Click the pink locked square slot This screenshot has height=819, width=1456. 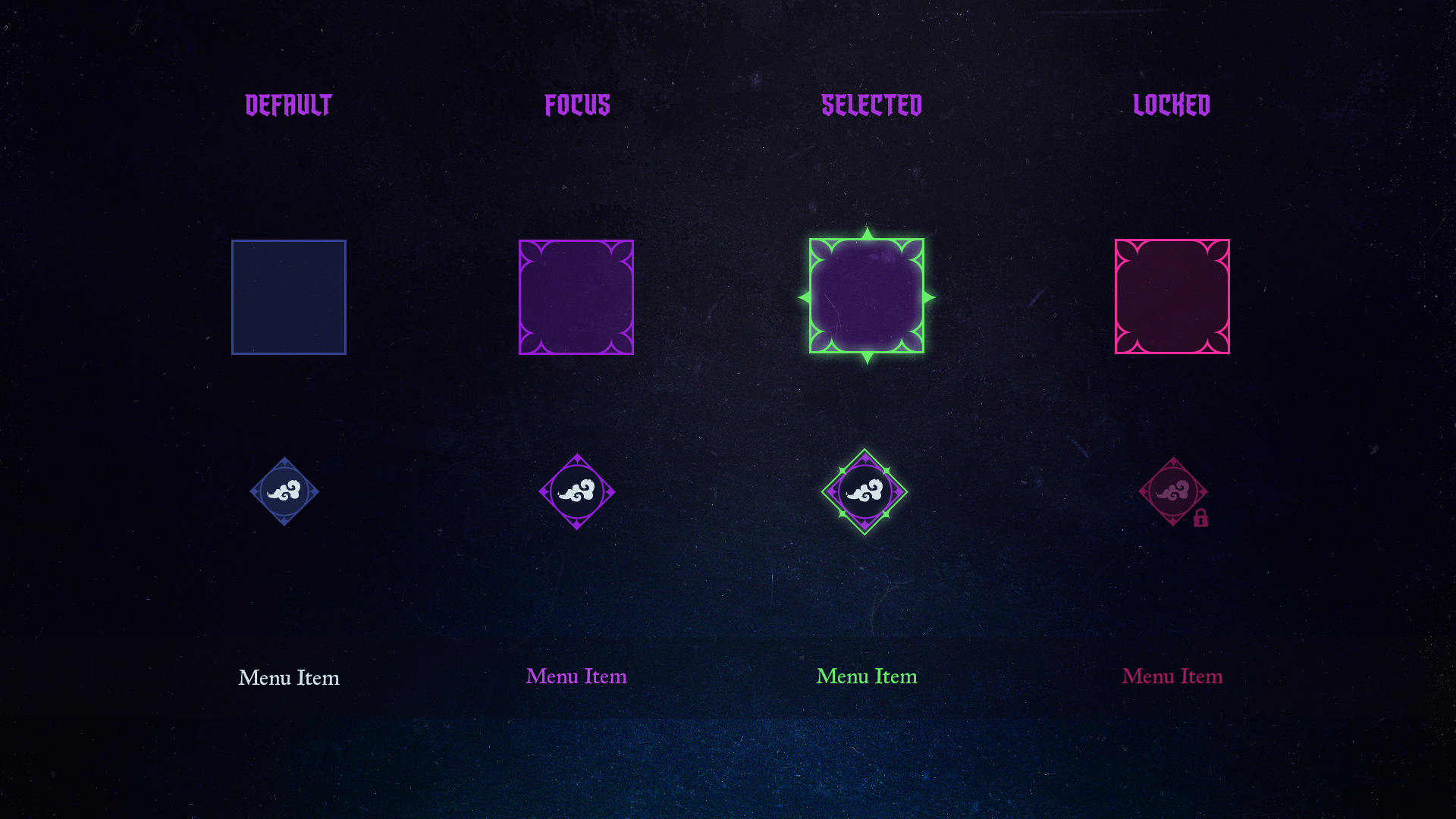[1172, 297]
